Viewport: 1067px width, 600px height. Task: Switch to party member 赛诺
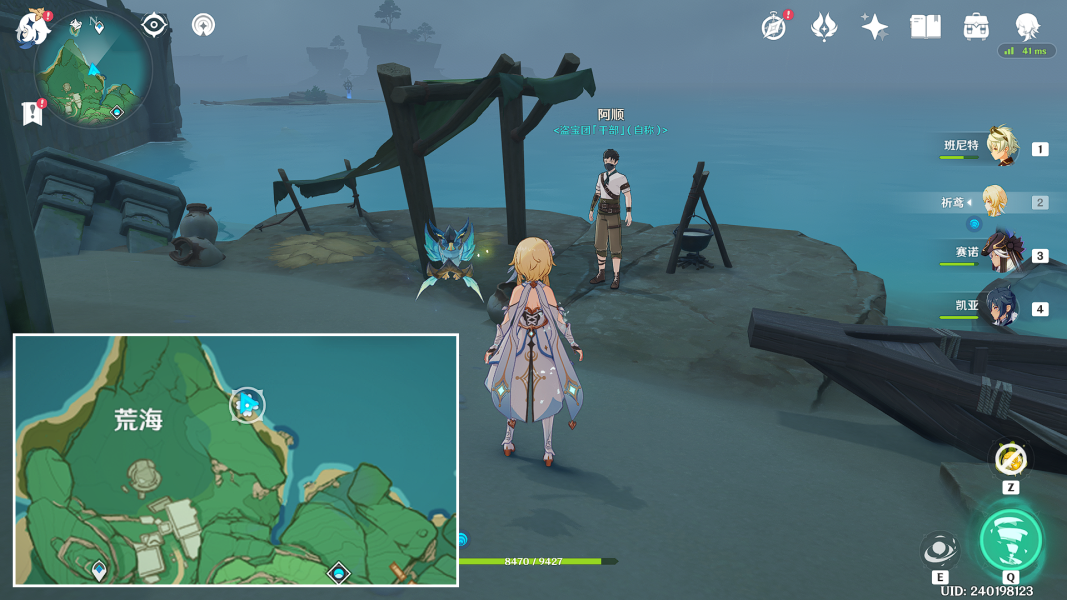click(1000, 254)
